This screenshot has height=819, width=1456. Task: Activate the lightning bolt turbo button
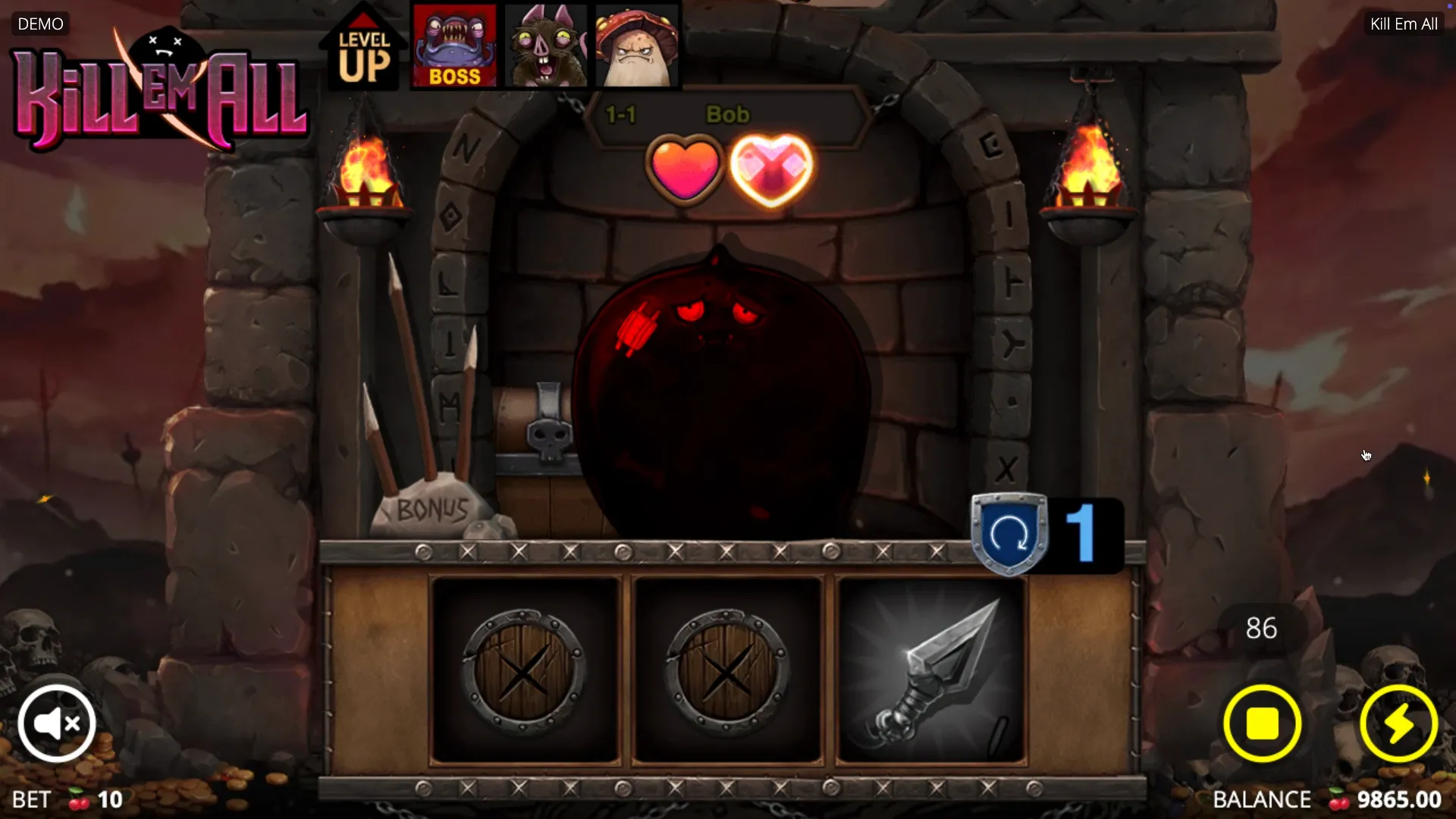[1398, 723]
